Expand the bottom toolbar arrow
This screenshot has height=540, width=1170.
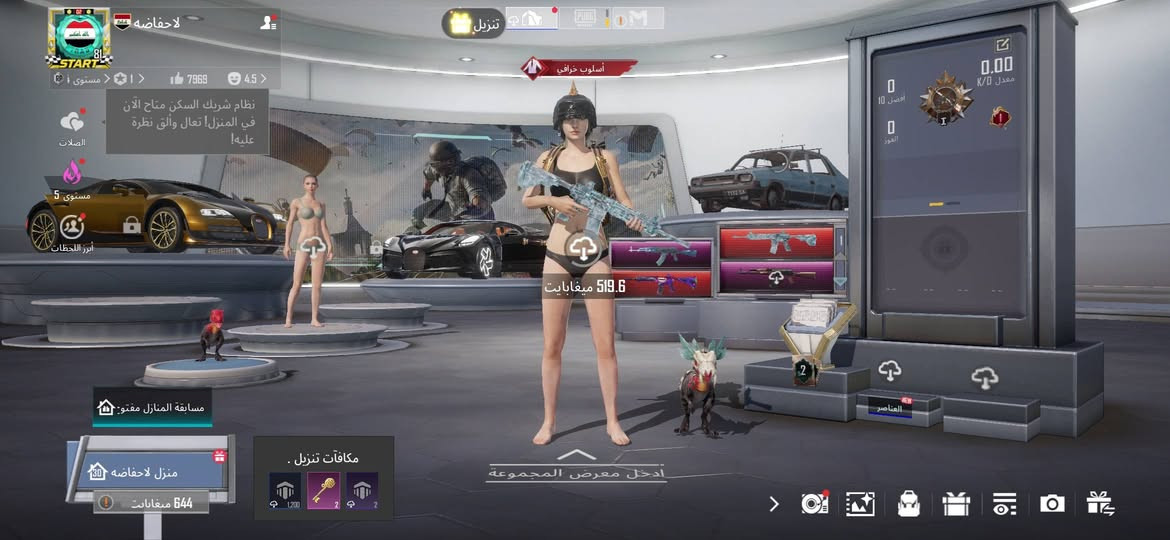(774, 504)
